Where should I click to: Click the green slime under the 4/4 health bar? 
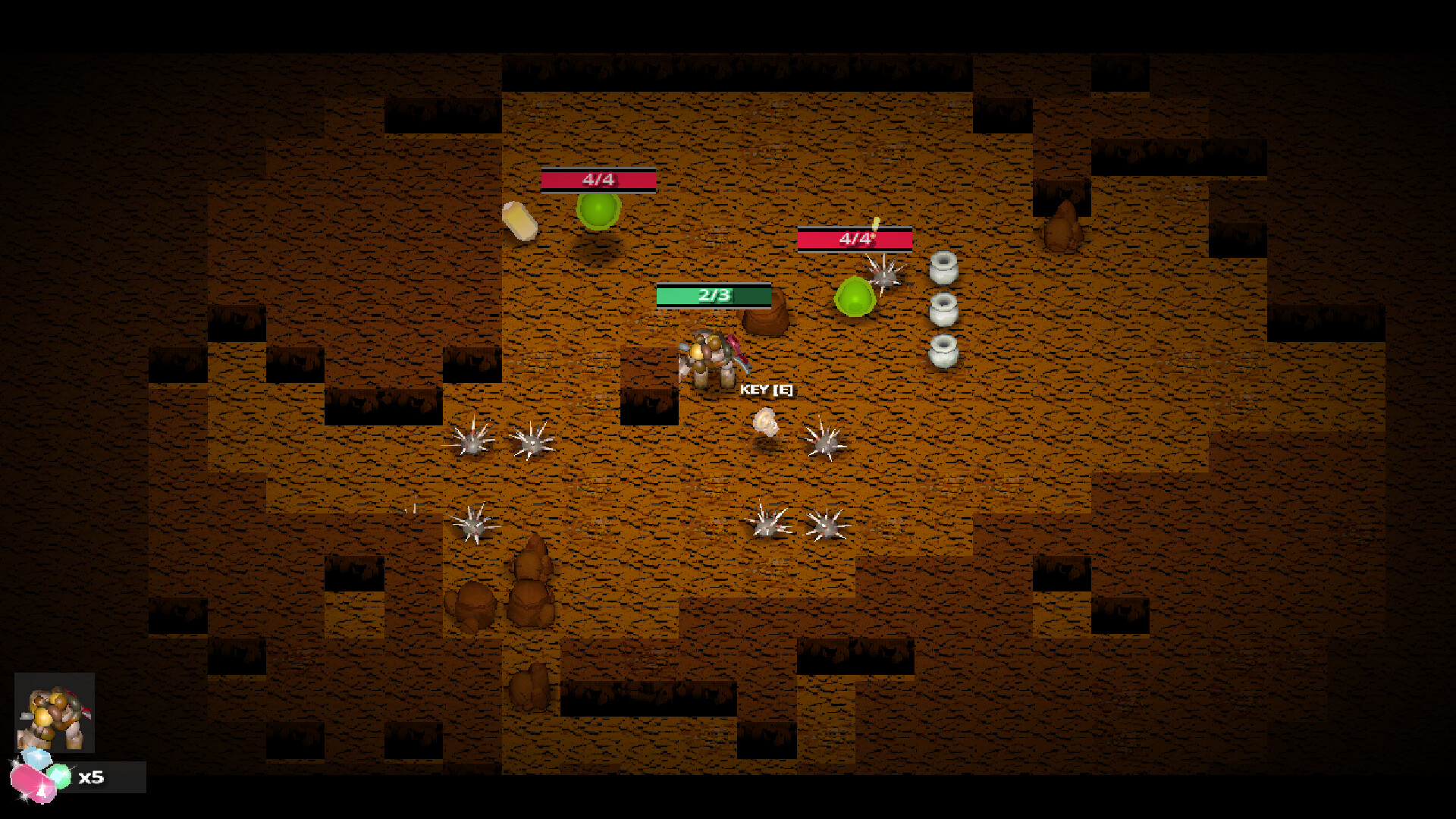599,212
